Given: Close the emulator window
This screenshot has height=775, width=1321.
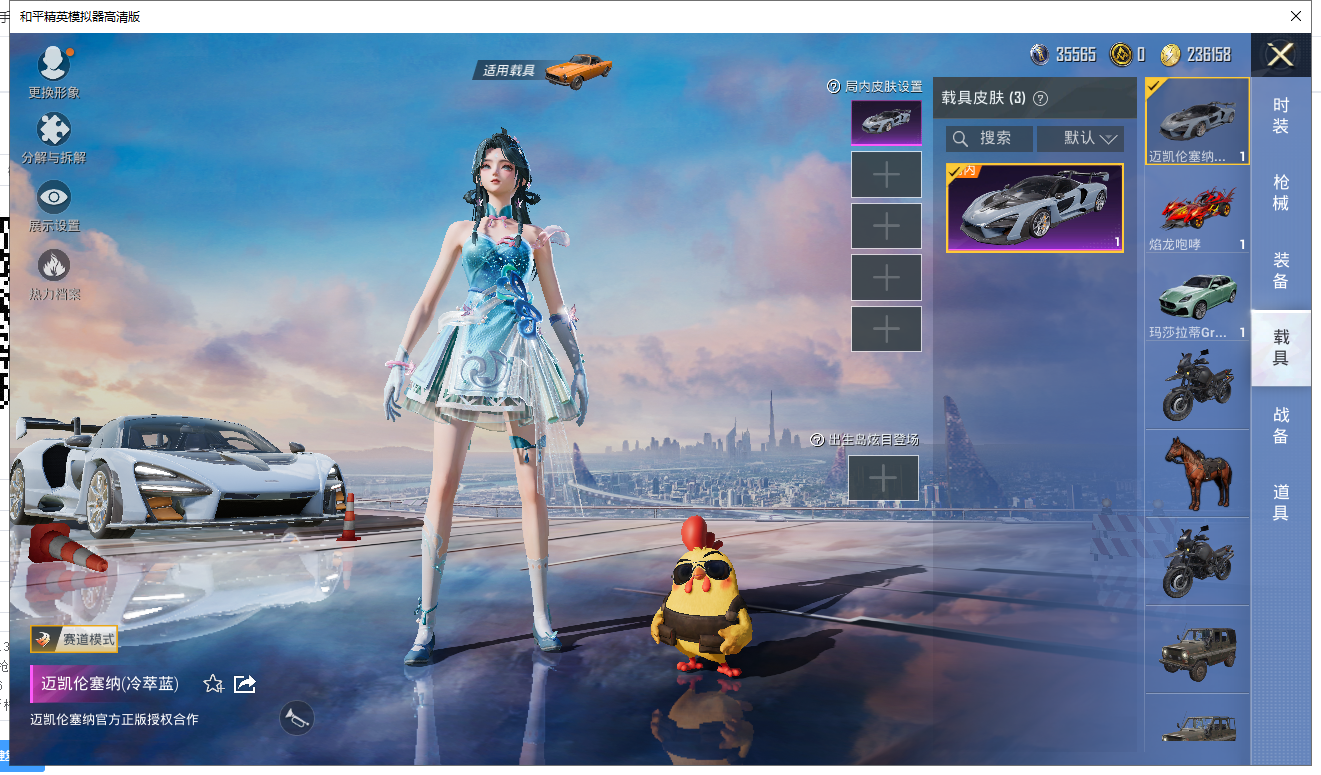Looking at the screenshot, I should 1296,16.
